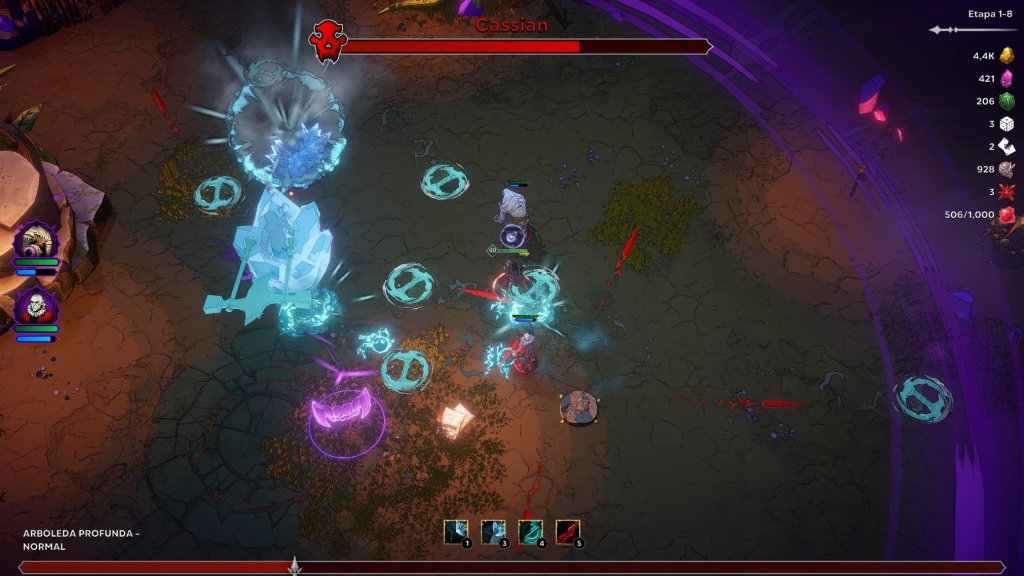
Task: Activate the ice hand ability in slot 1
Action: [455, 532]
